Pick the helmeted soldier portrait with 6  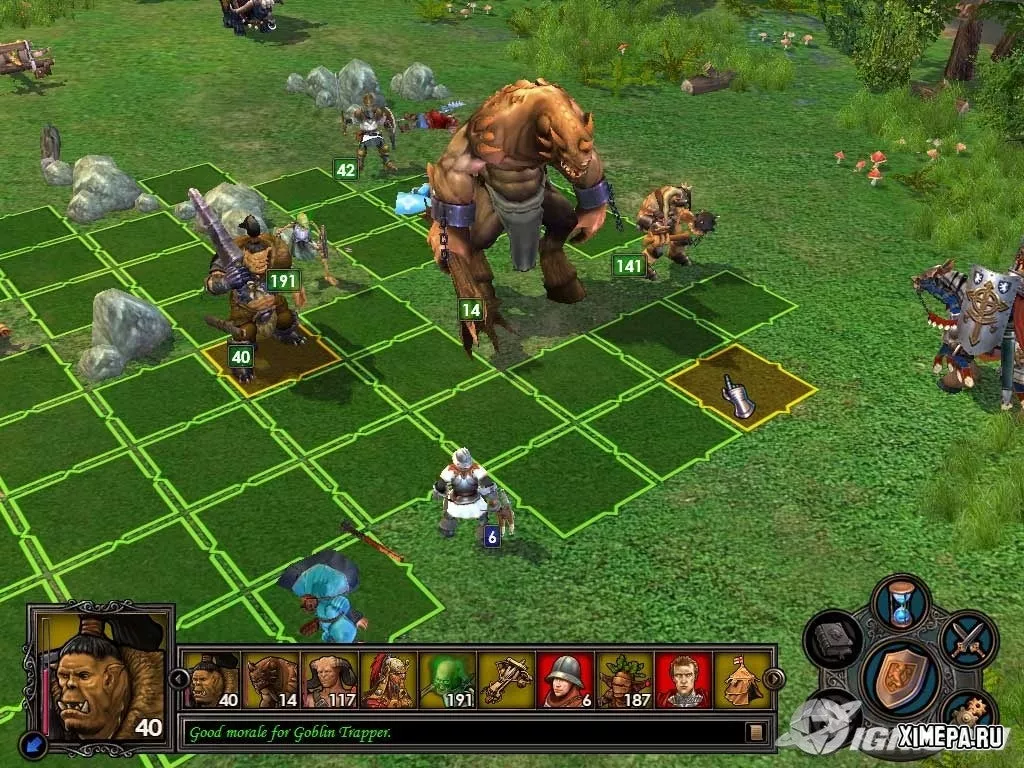(565, 680)
